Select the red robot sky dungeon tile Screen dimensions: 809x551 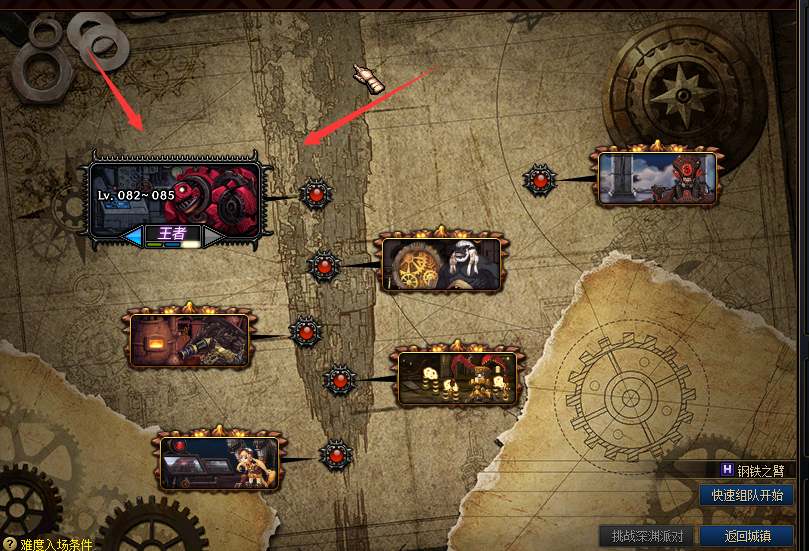pos(657,178)
